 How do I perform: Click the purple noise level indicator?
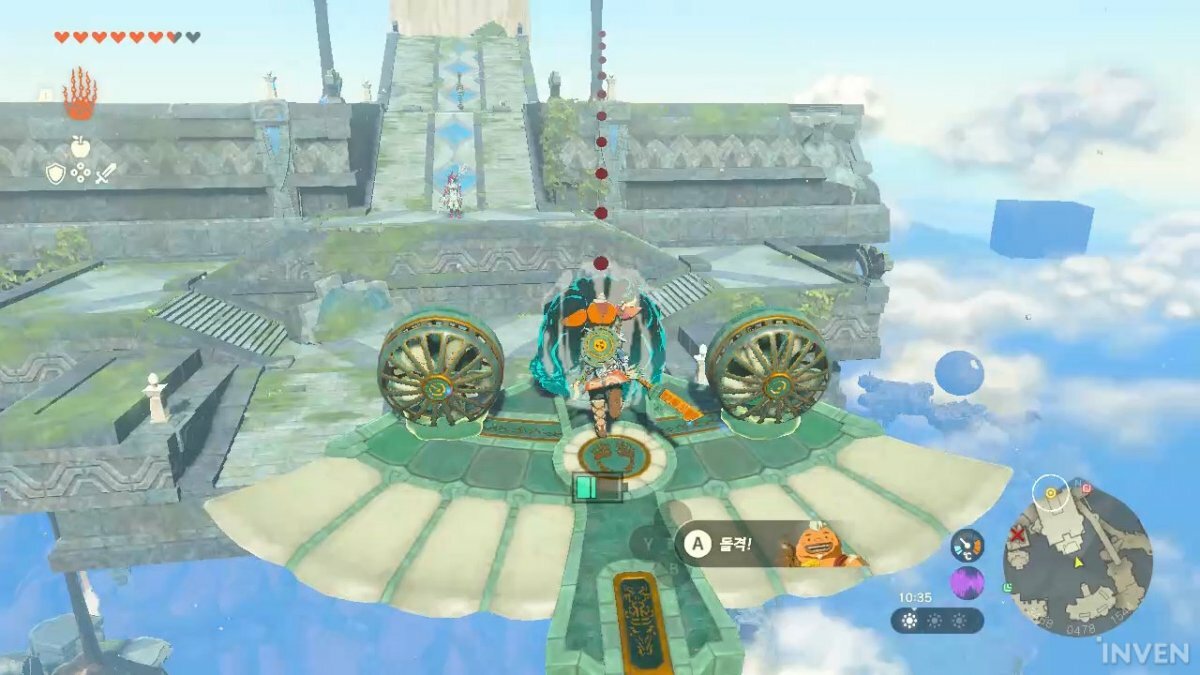967,582
